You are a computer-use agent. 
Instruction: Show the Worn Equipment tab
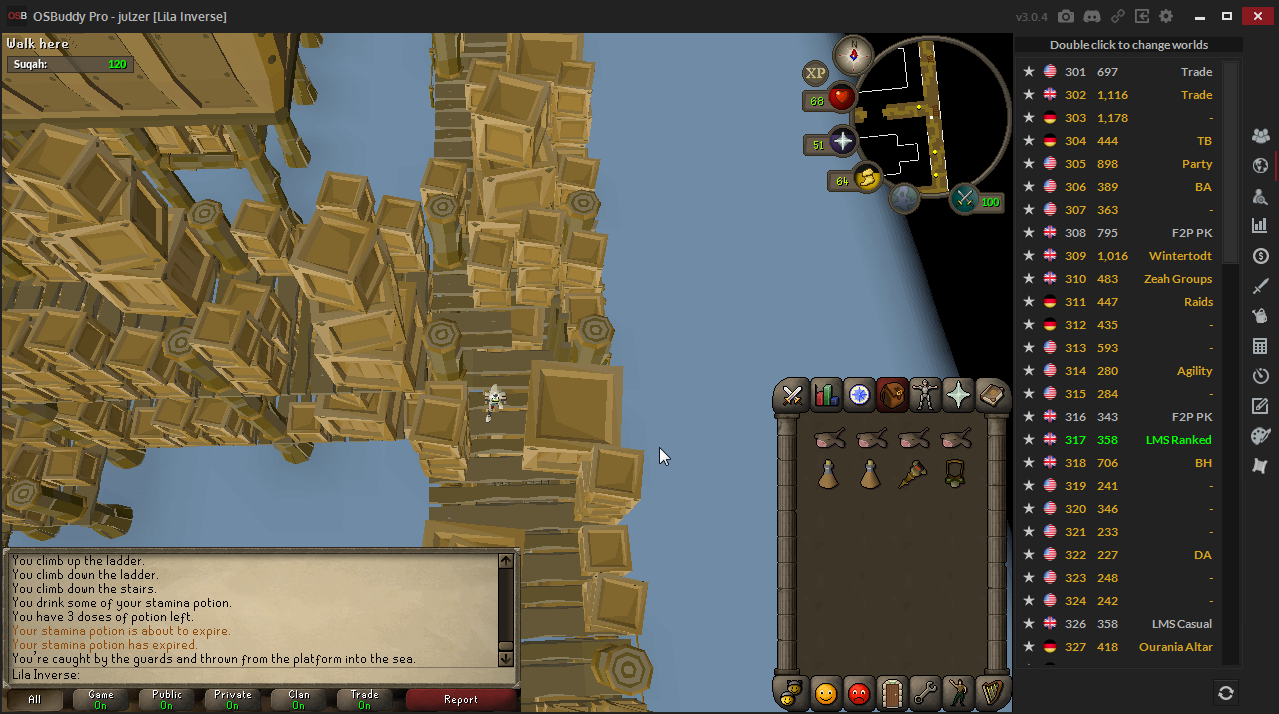(x=925, y=396)
